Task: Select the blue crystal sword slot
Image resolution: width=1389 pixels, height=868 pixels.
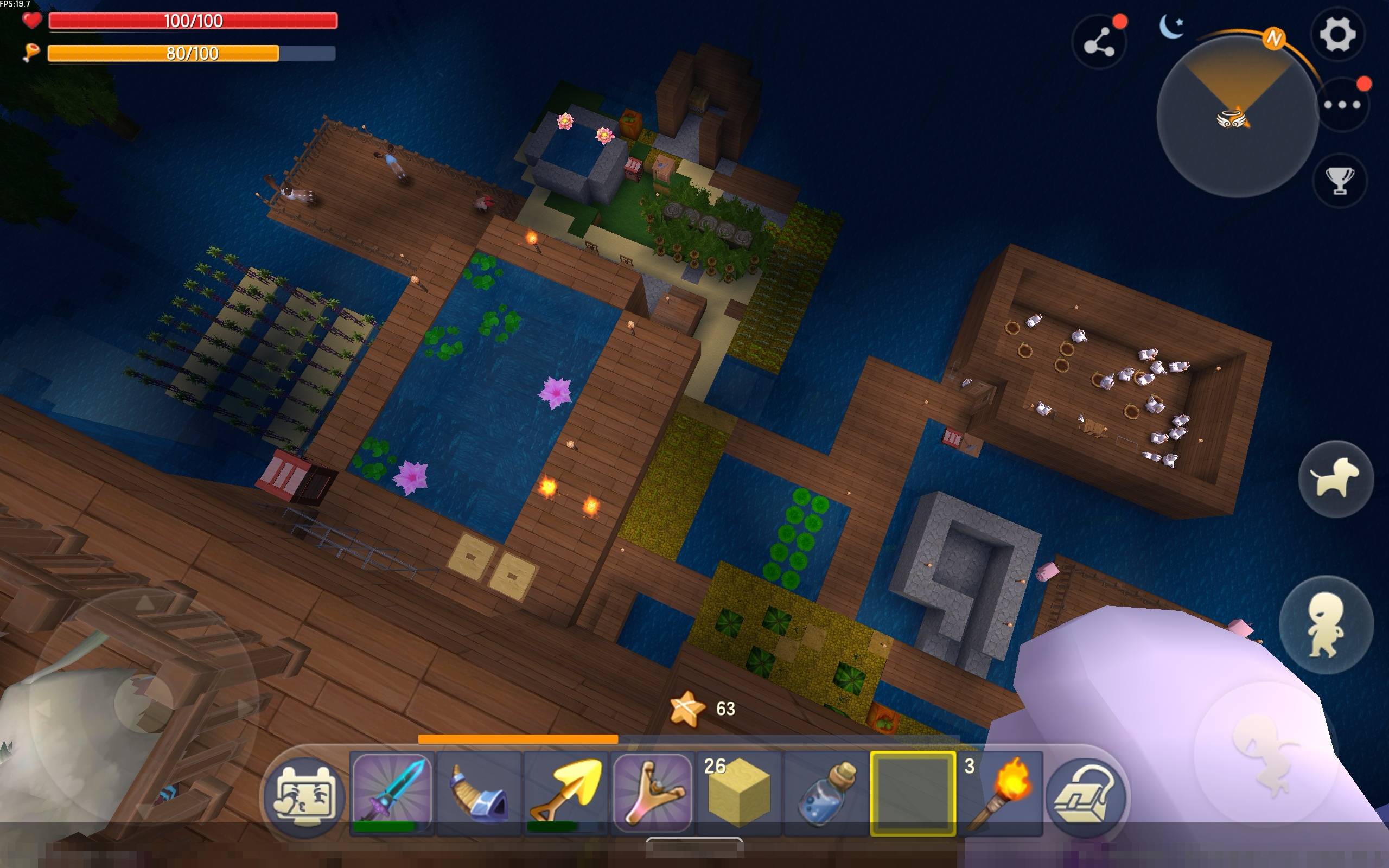Action: pyautogui.click(x=392, y=793)
